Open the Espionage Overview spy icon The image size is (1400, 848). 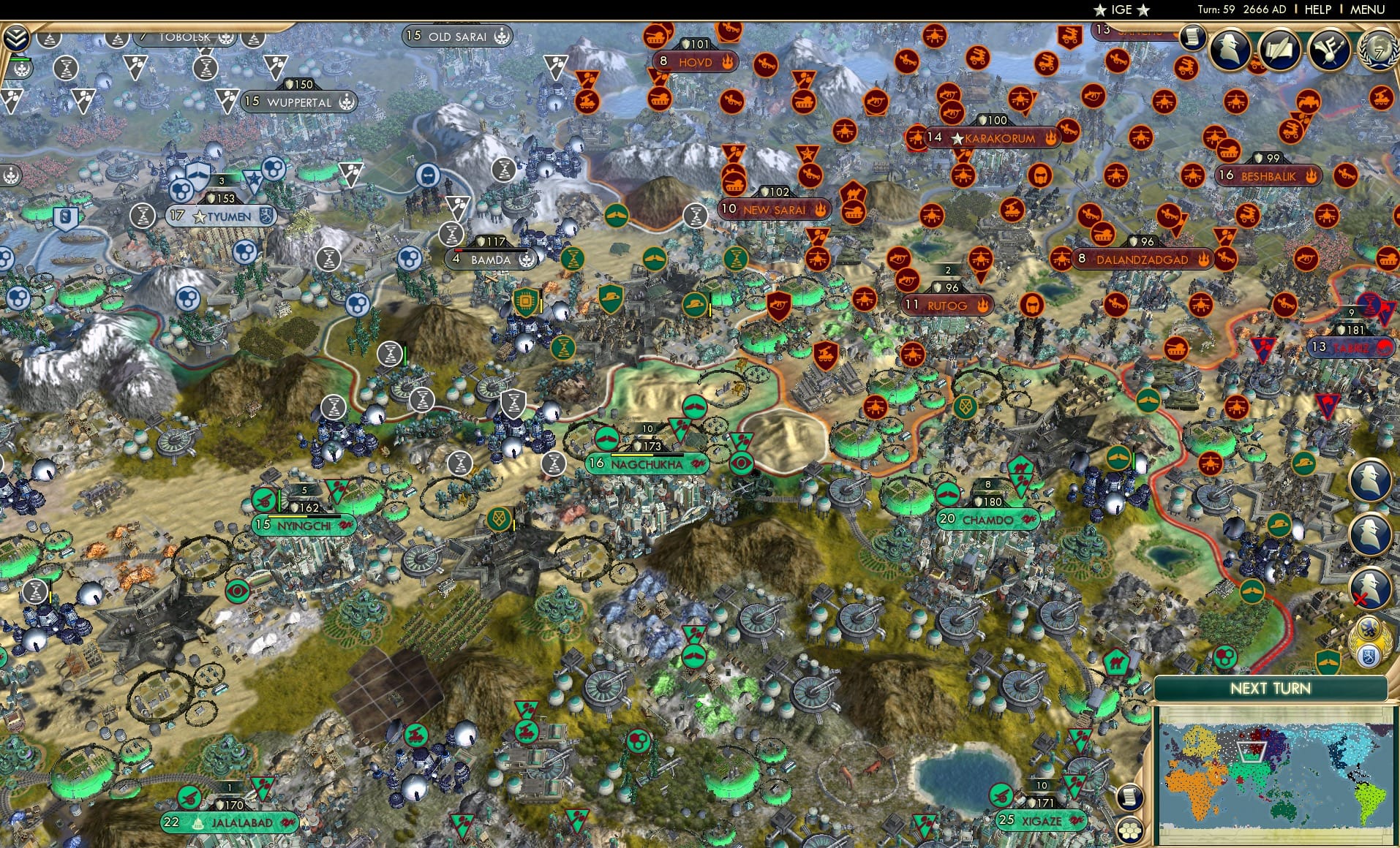(1232, 50)
